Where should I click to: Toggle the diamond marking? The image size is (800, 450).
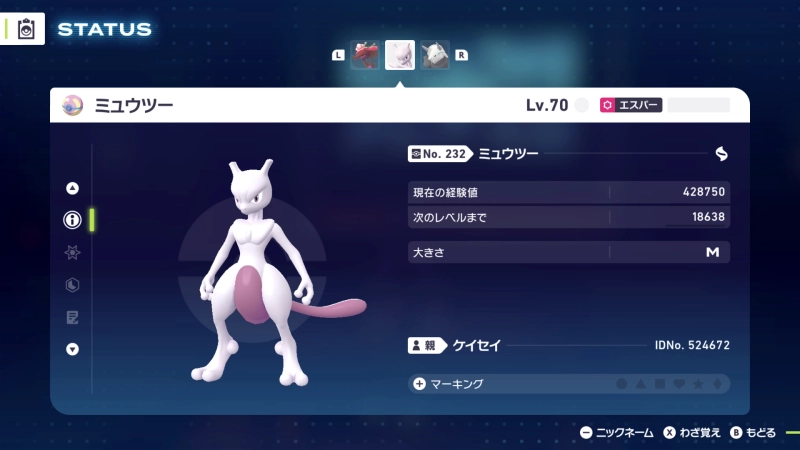click(x=718, y=384)
